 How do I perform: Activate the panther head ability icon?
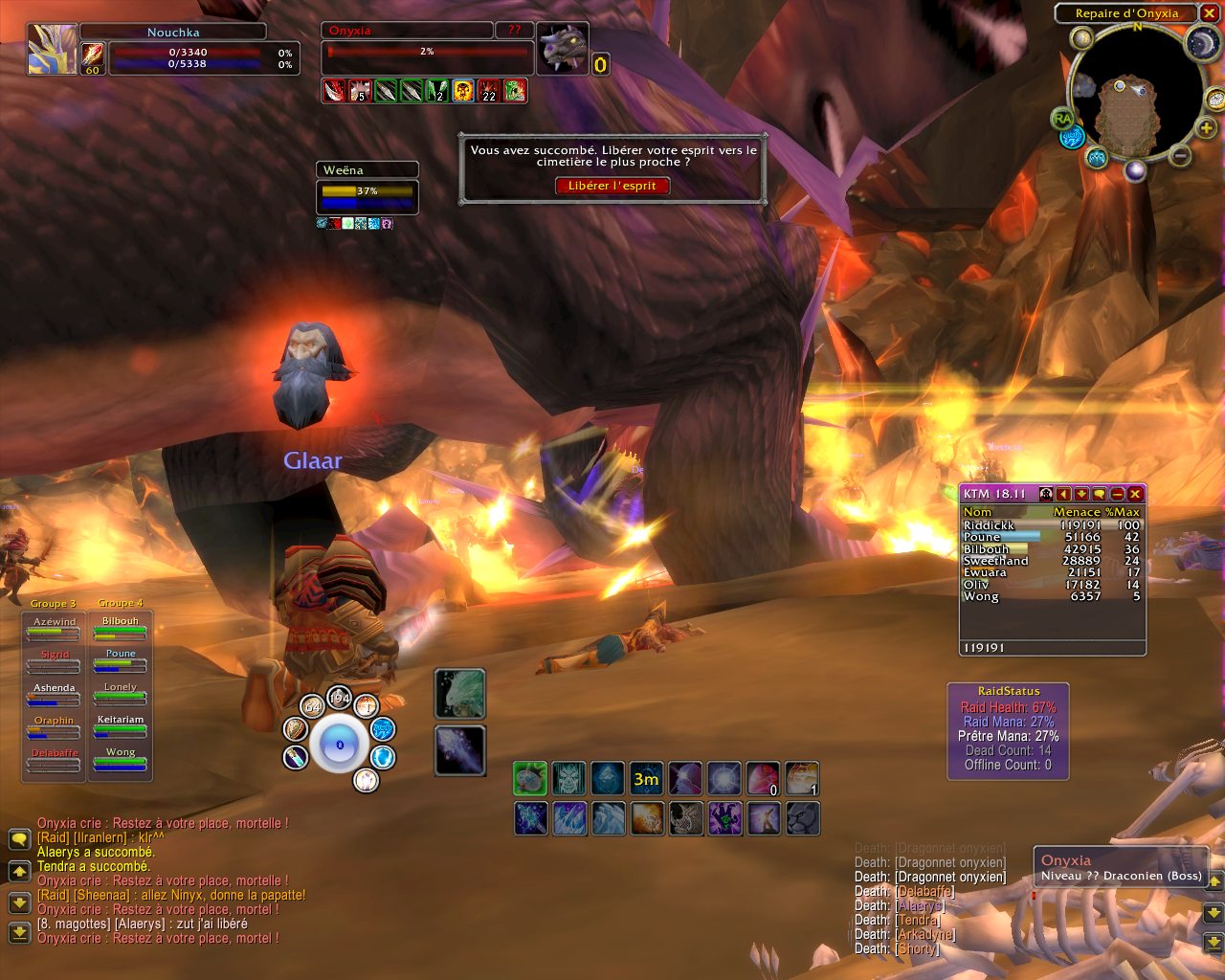[802, 818]
